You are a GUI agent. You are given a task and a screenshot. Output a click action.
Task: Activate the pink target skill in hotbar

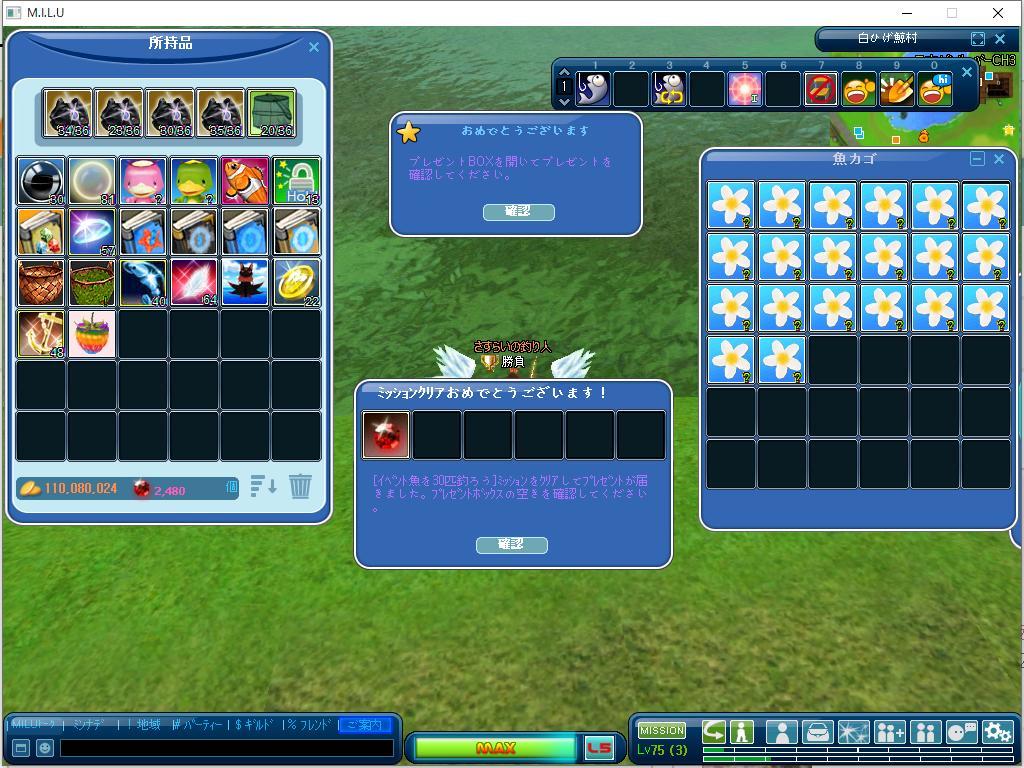coord(745,90)
